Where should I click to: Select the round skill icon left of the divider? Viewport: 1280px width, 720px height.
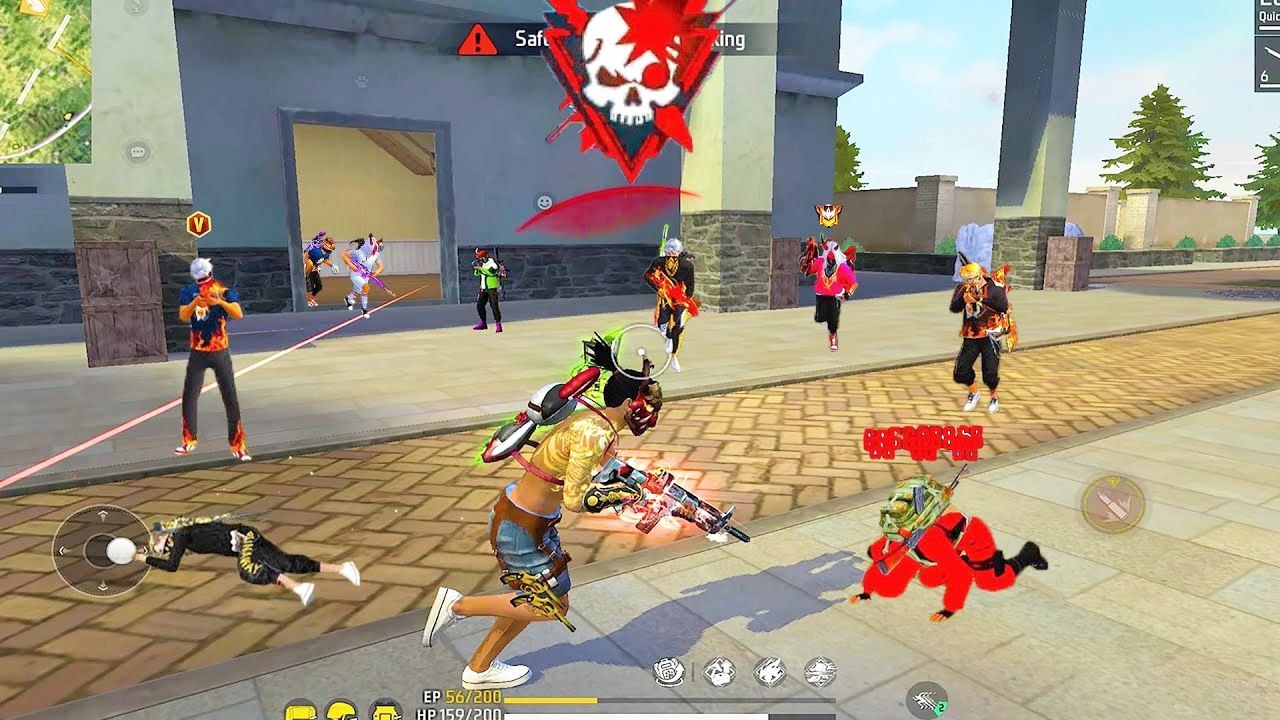pyautogui.click(x=669, y=671)
